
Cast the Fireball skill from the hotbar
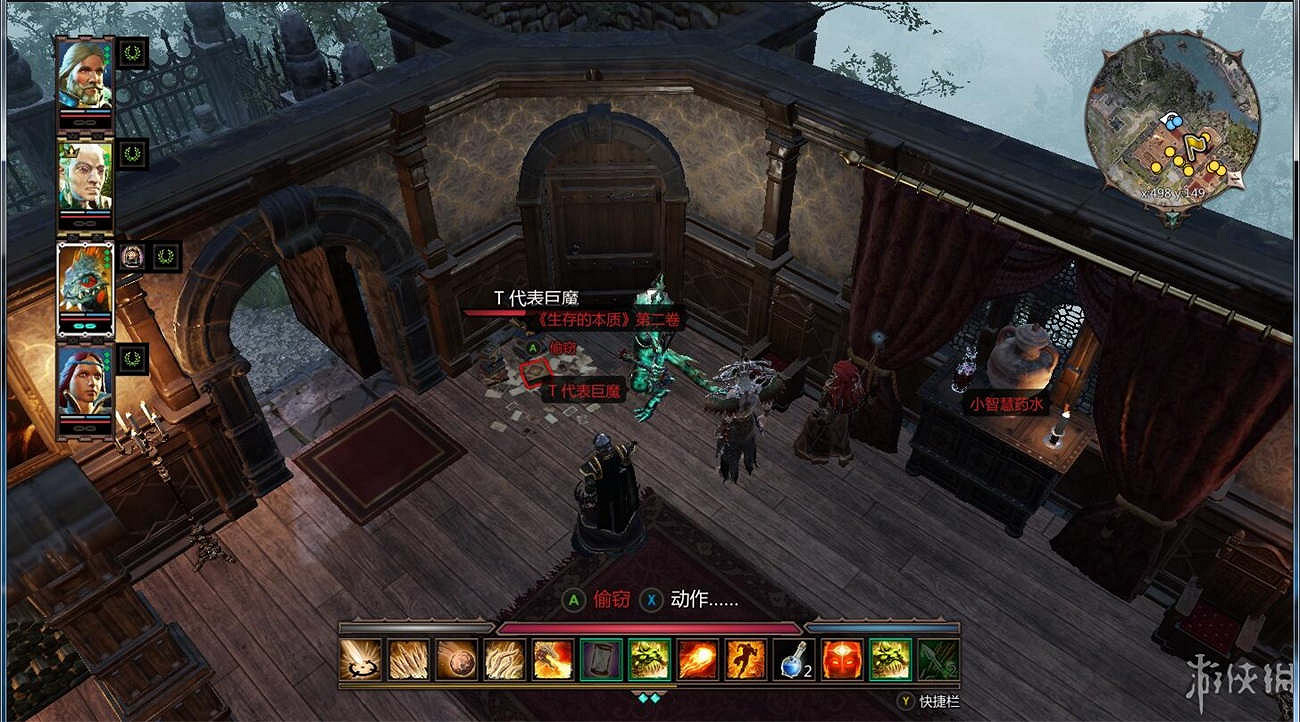click(698, 657)
